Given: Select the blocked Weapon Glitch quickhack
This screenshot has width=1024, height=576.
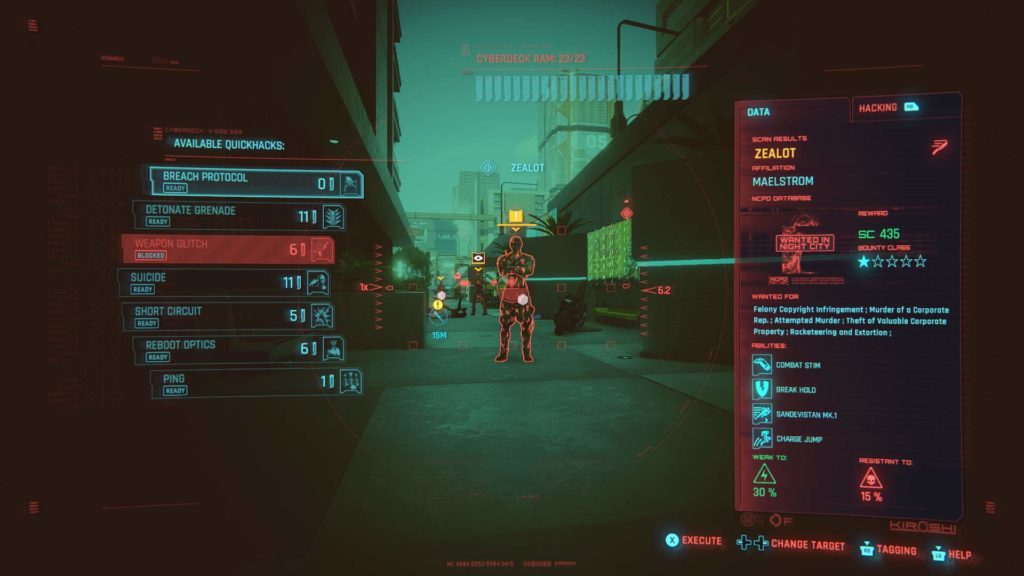Looking at the screenshot, I should click(x=227, y=249).
